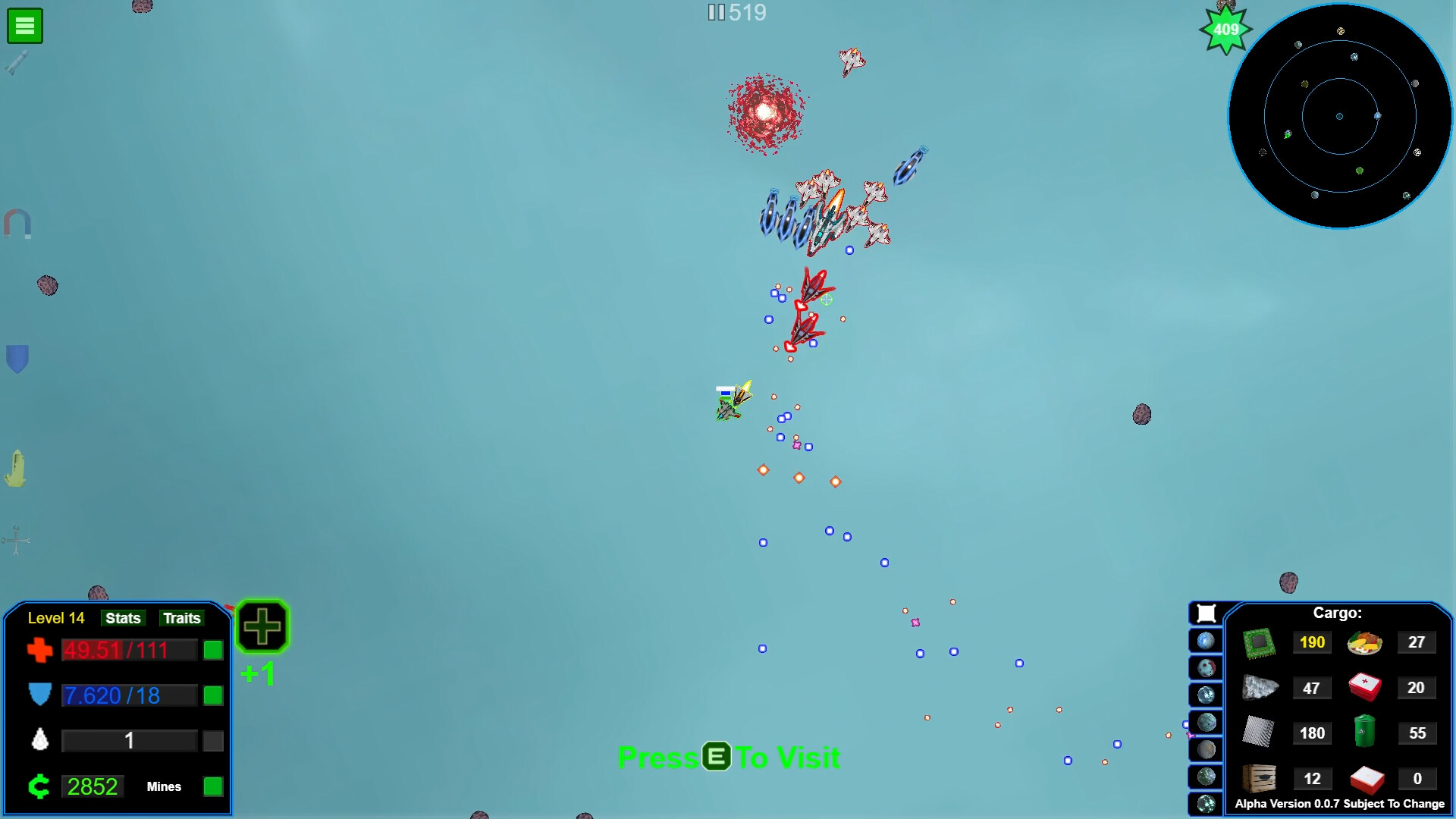Screen dimensions: 1456x819
Task: Select the missile icon on the left edge
Action: (17, 62)
